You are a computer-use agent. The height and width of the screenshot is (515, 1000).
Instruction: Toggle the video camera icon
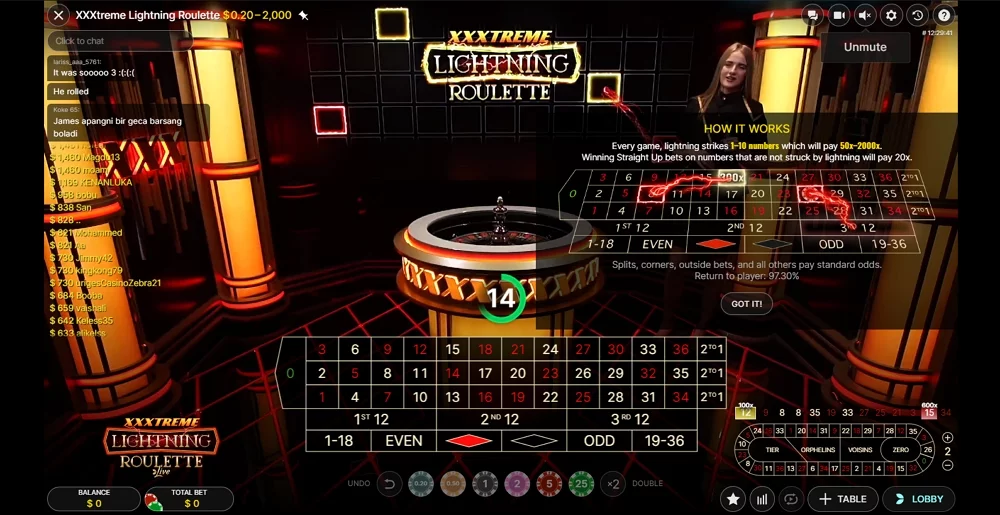839,15
